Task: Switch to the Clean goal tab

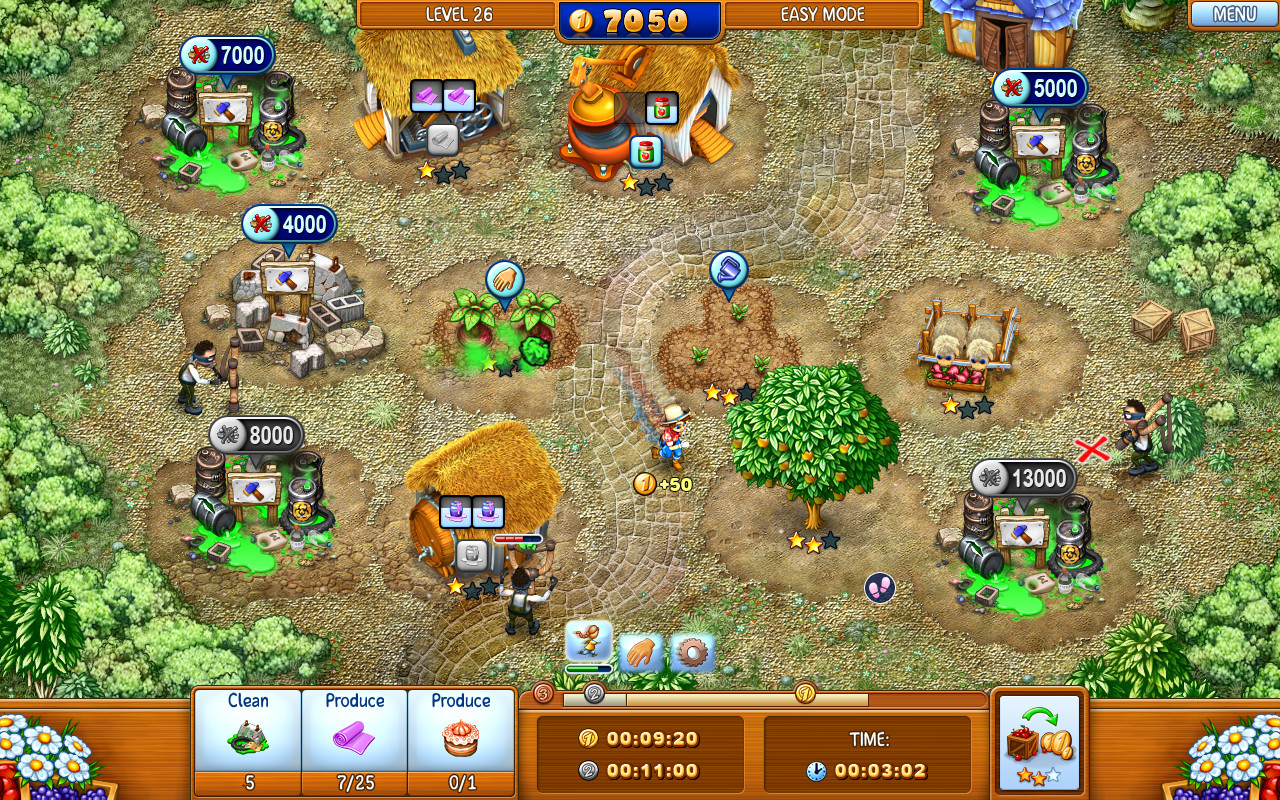Action: (247, 740)
